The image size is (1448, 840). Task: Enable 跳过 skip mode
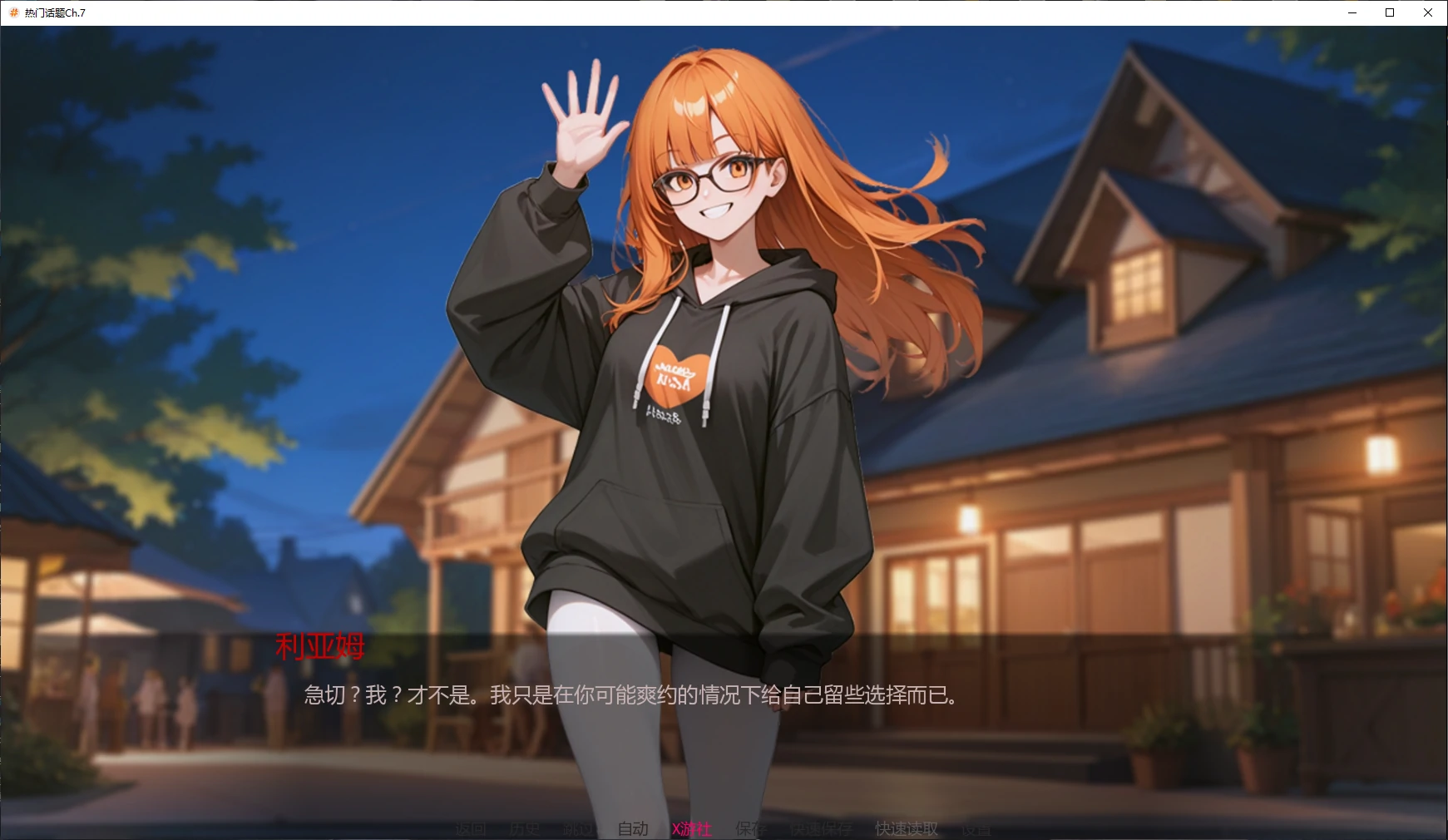581,828
